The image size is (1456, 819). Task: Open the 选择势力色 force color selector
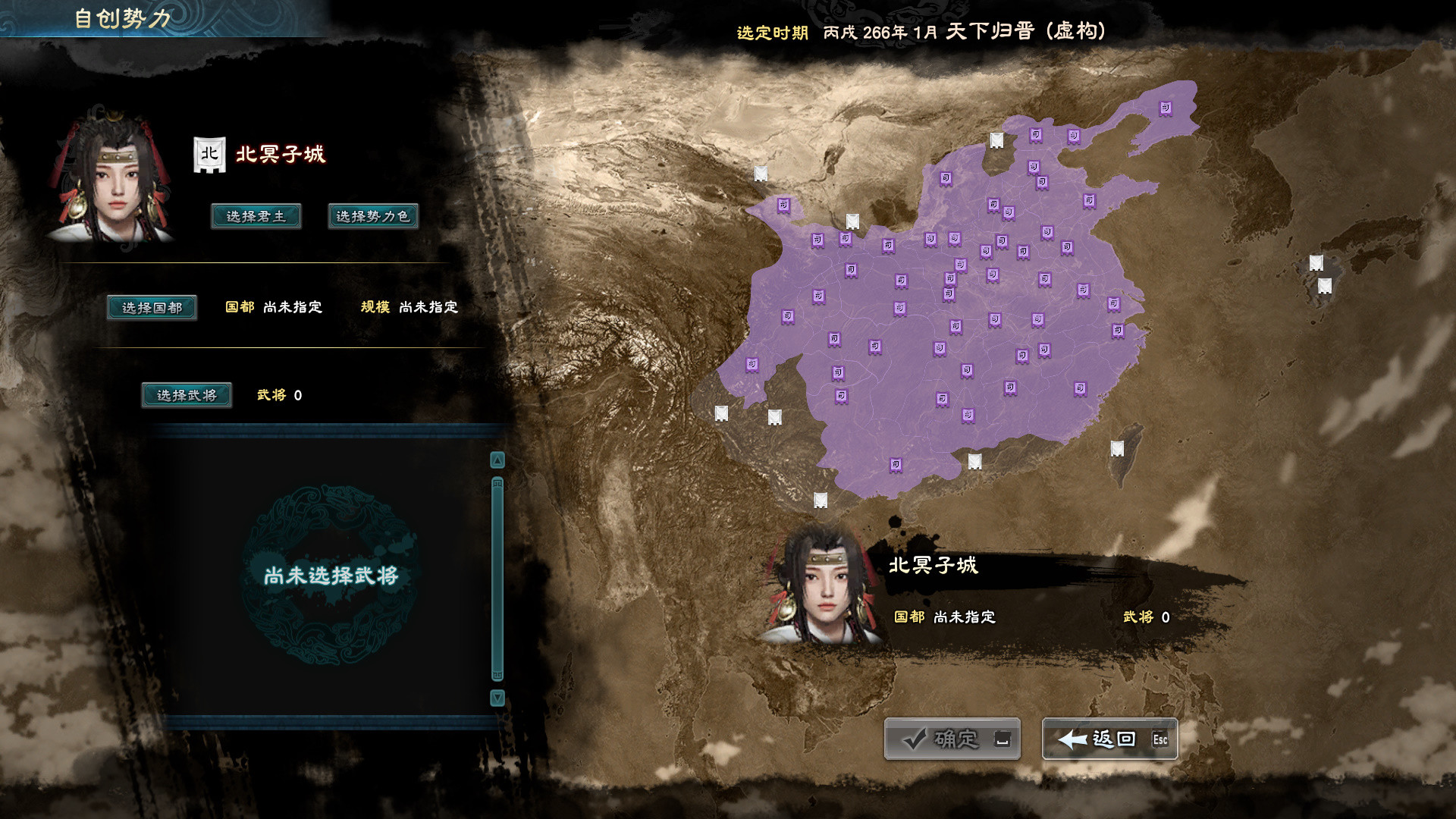(371, 216)
